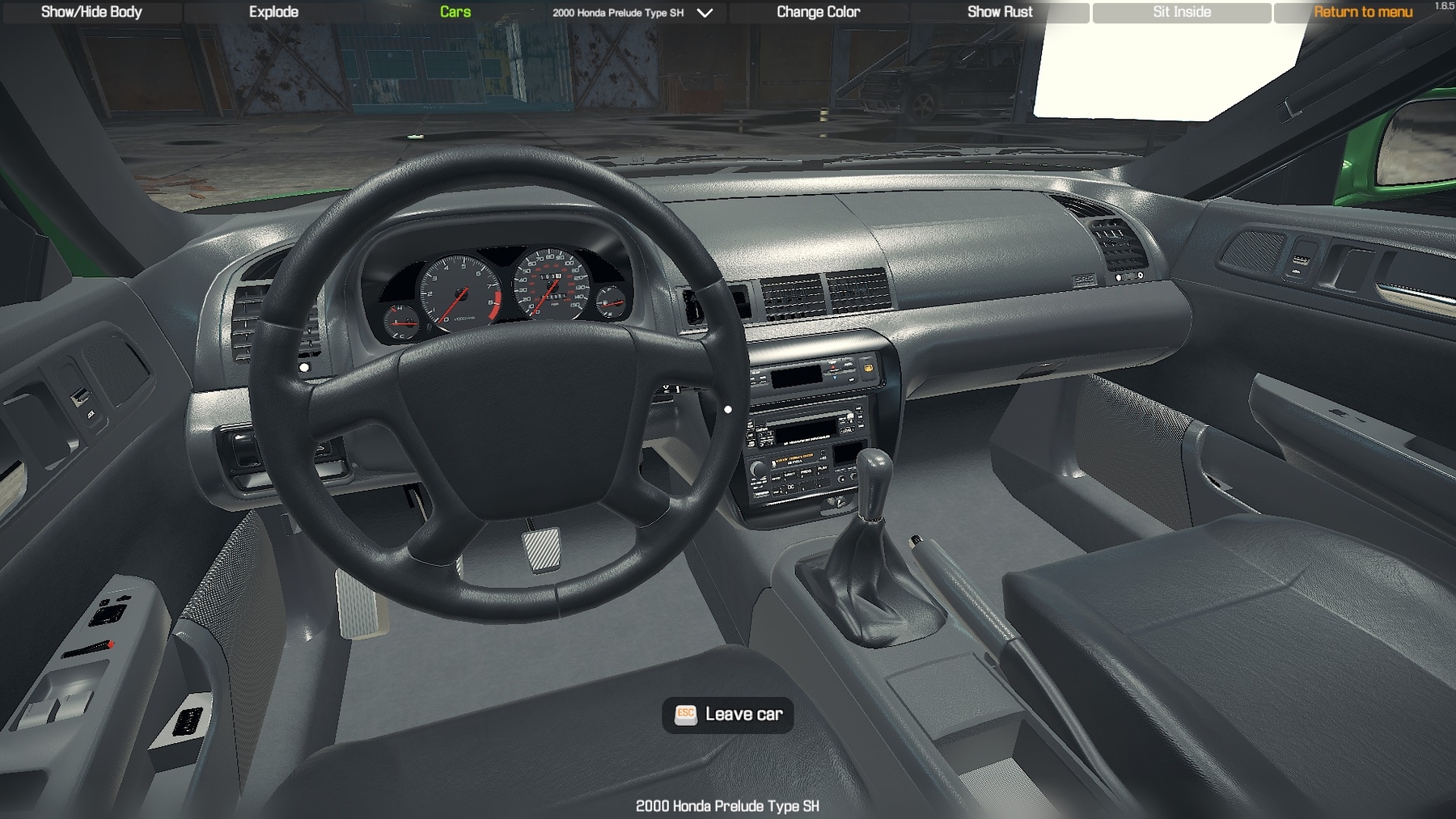Click the Explode button

tap(273, 12)
